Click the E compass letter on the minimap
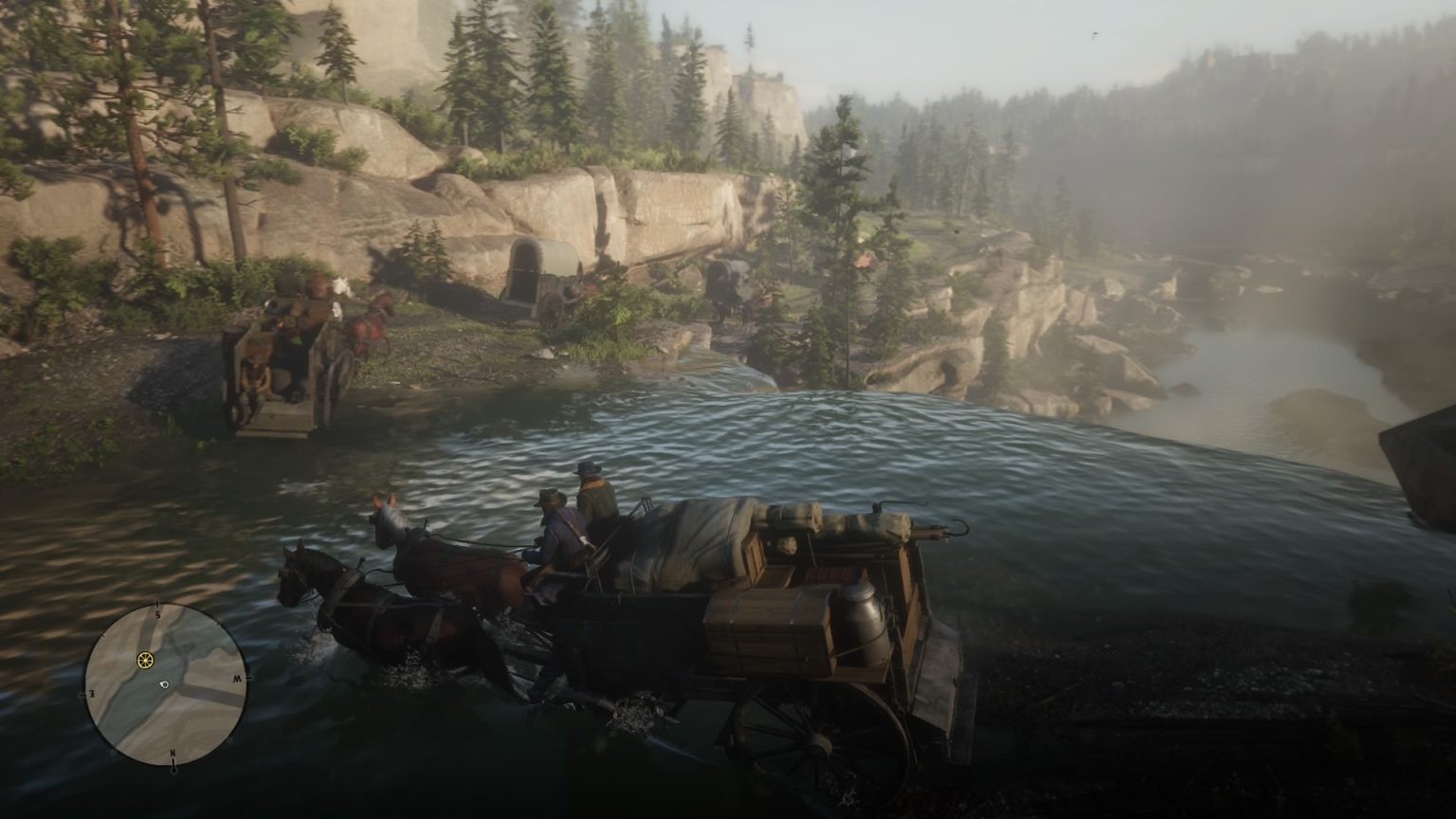The height and width of the screenshot is (819, 1456). click(92, 693)
